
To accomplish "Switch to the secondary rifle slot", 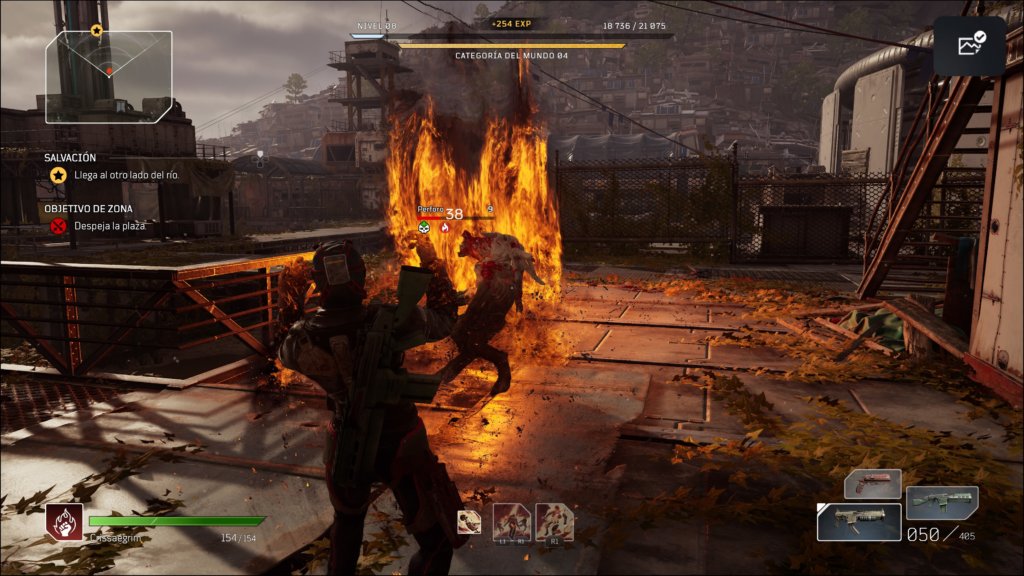I will pos(941,502).
